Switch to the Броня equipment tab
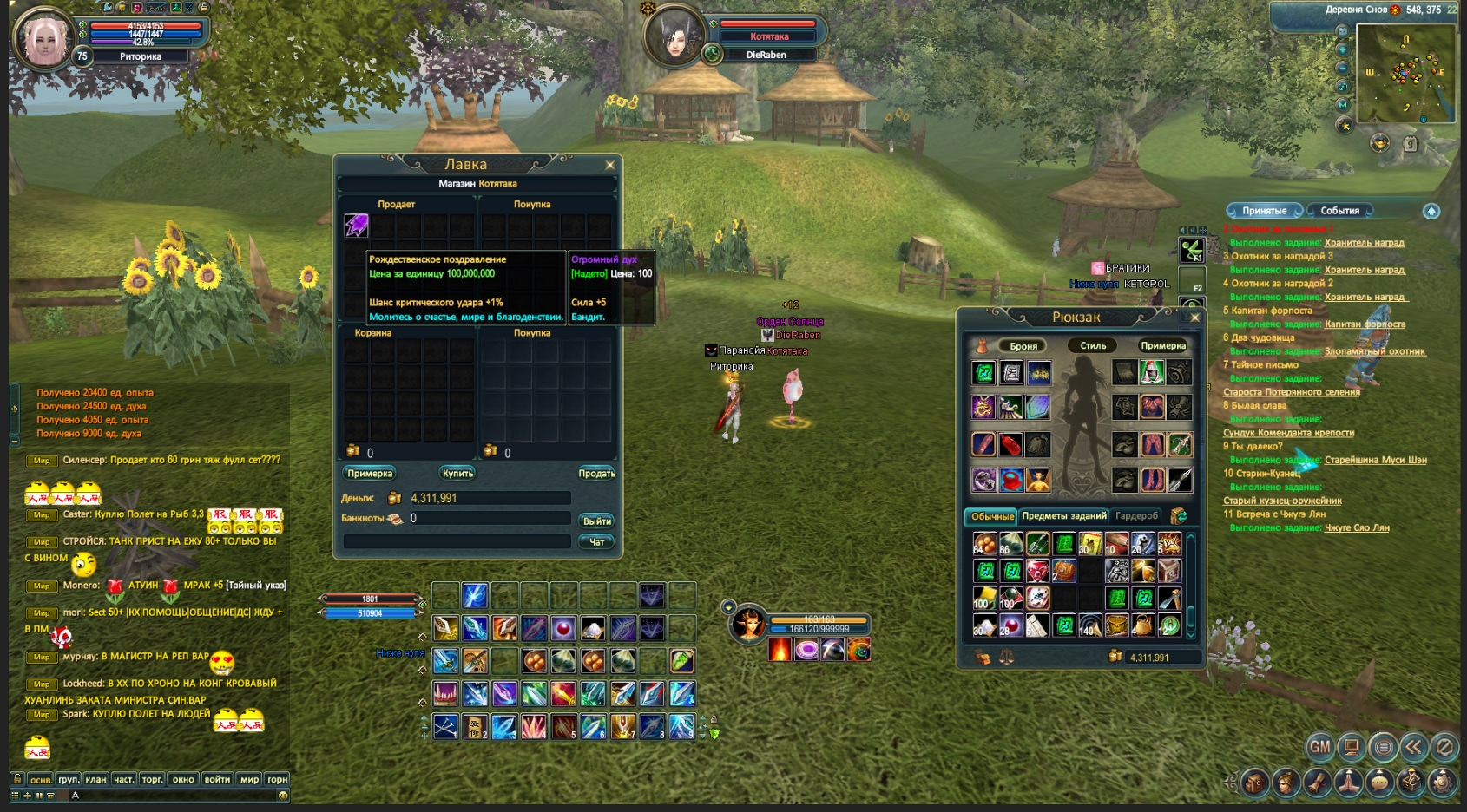Screen dimensions: 1467x812 [x=1023, y=346]
